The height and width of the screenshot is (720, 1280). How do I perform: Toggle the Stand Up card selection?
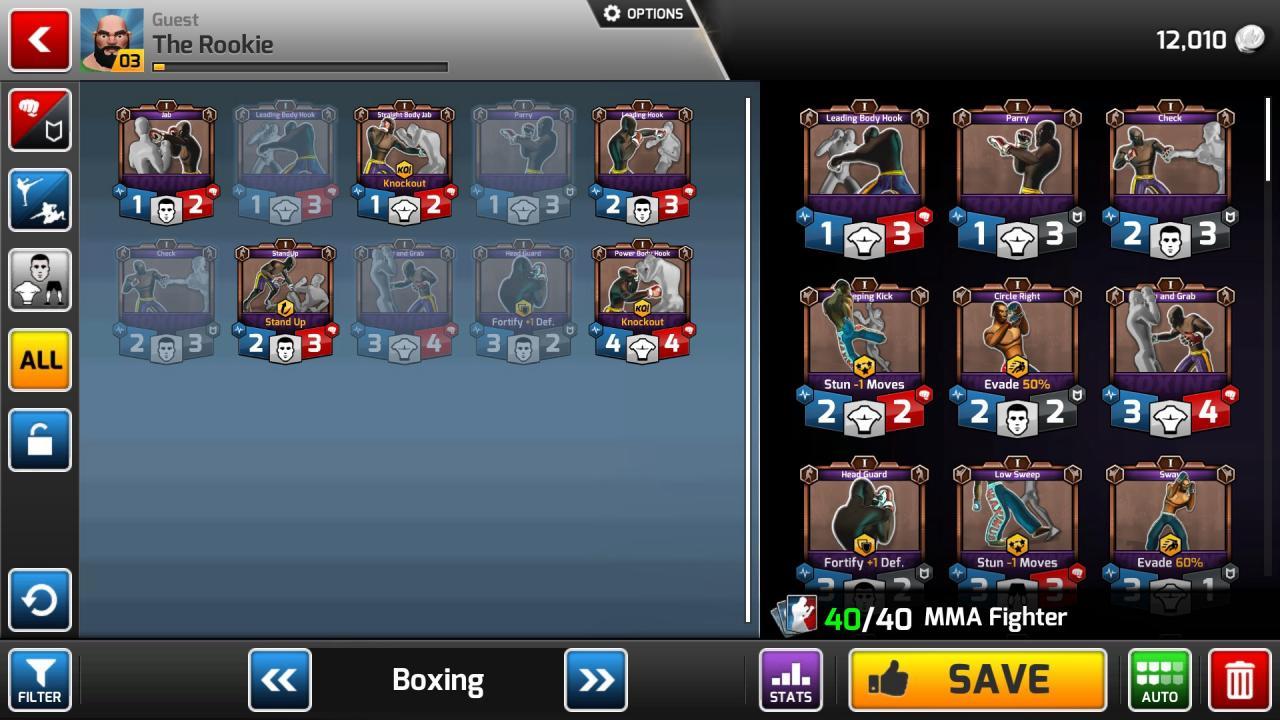(285, 300)
